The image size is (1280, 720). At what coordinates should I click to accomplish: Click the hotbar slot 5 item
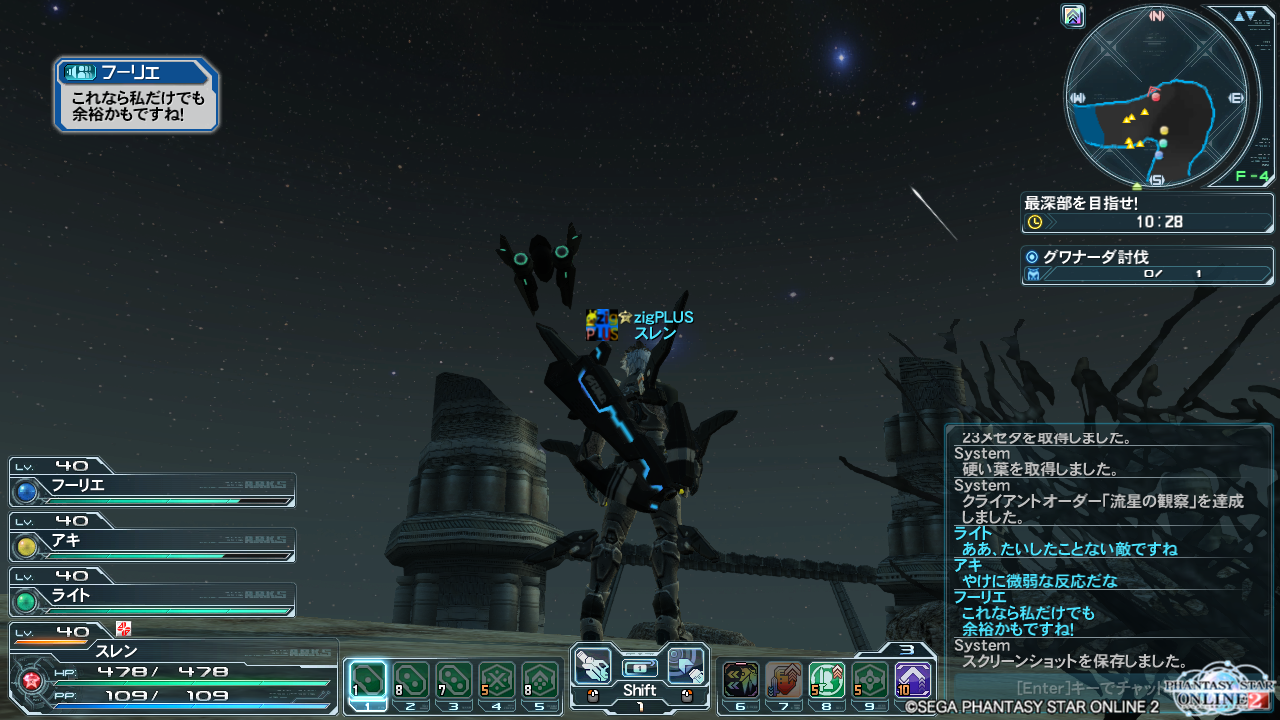point(540,682)
